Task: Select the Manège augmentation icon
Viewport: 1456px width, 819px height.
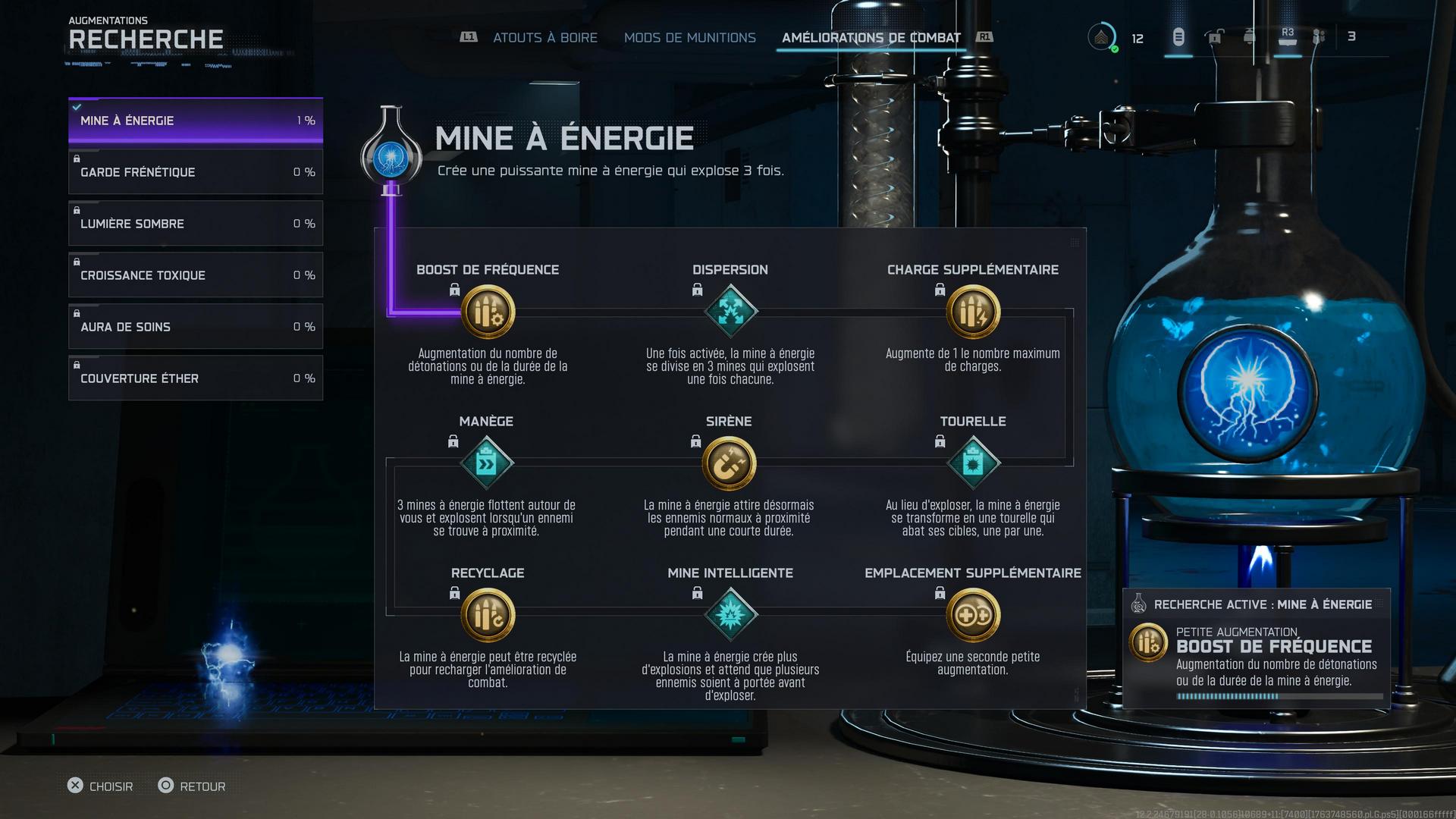Action: [x=487, y=463]
